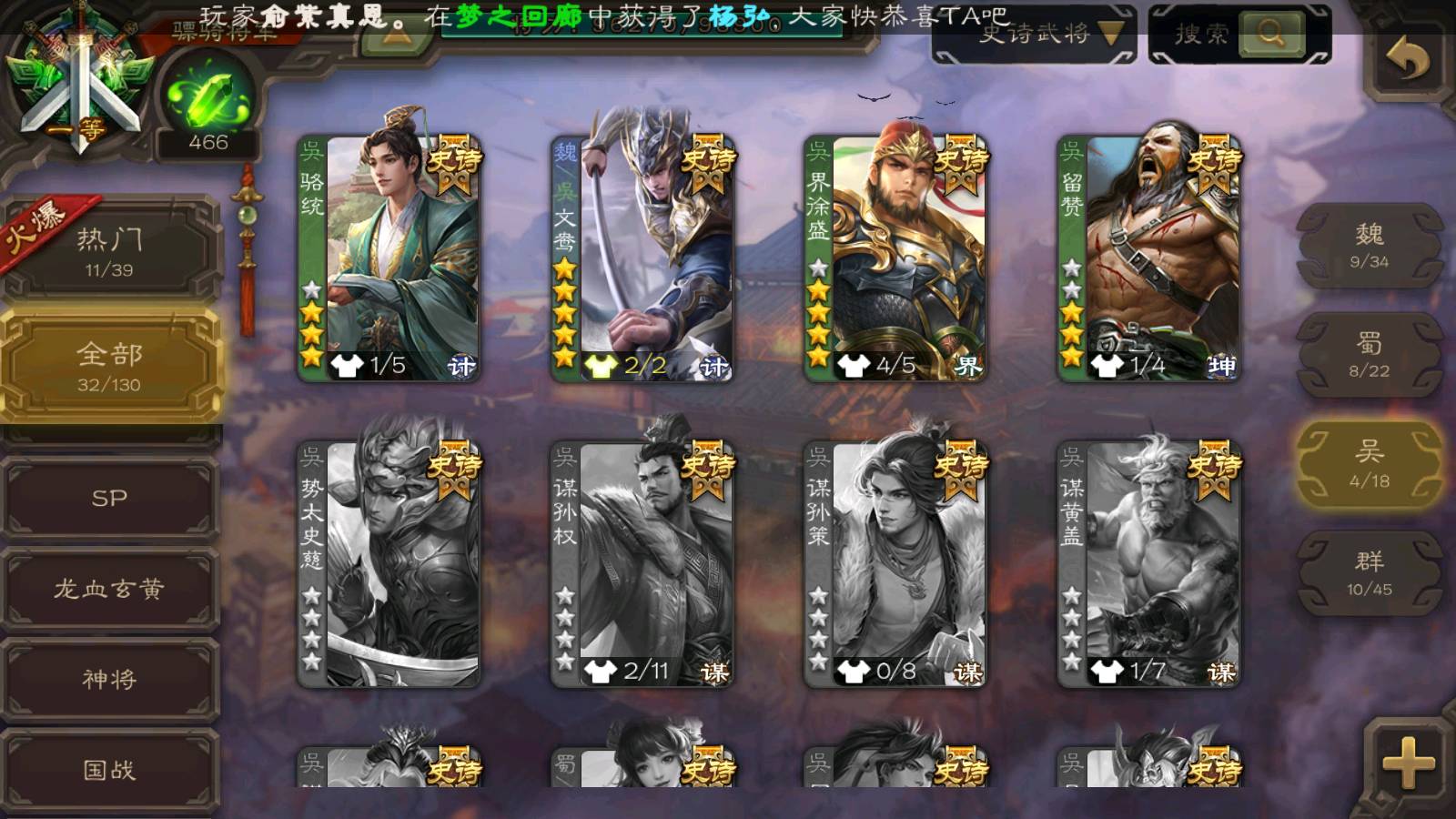Filter generals by 蜀 faction
This screenshot has height=819, width=1456.
click(1369, 355)
